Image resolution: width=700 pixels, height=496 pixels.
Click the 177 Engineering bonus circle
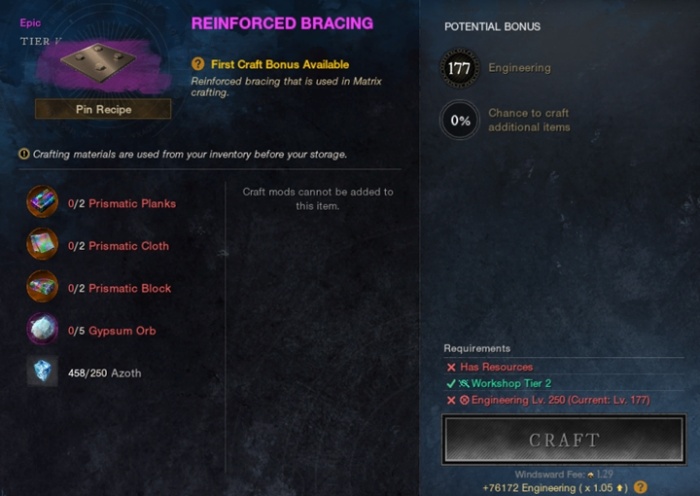click(459, 67)
